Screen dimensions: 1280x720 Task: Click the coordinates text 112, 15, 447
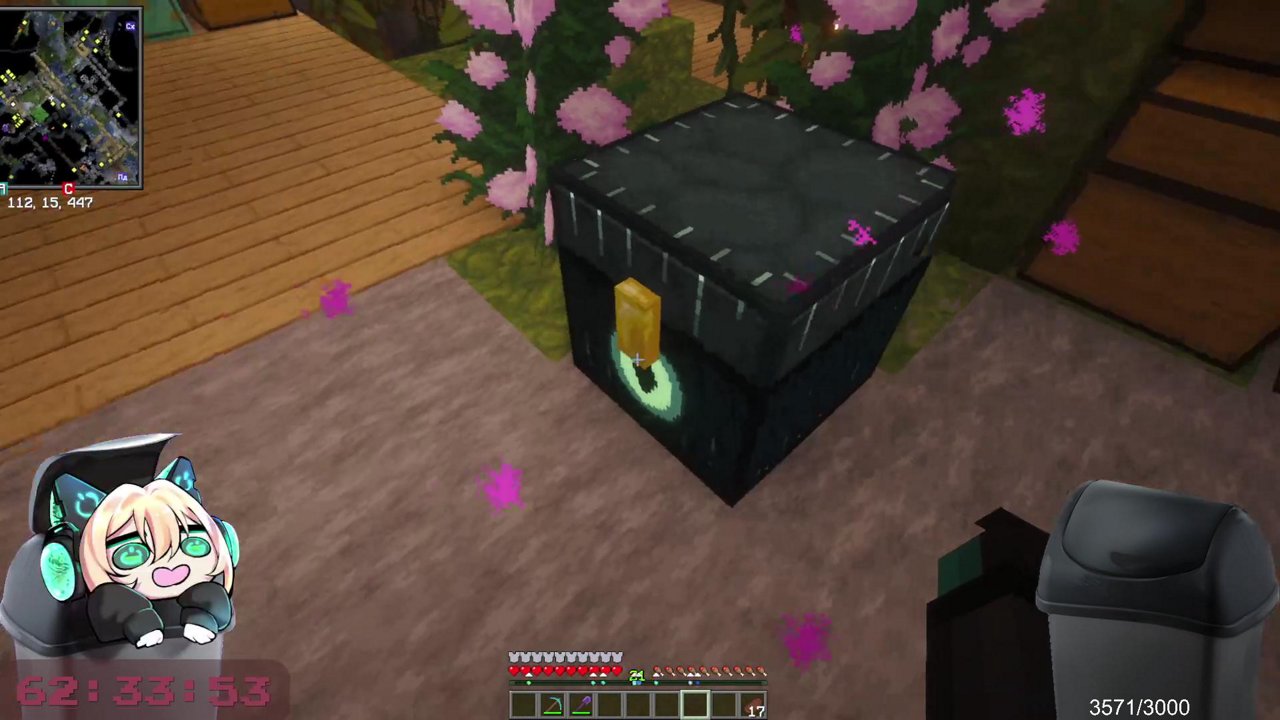click(48, 202)
